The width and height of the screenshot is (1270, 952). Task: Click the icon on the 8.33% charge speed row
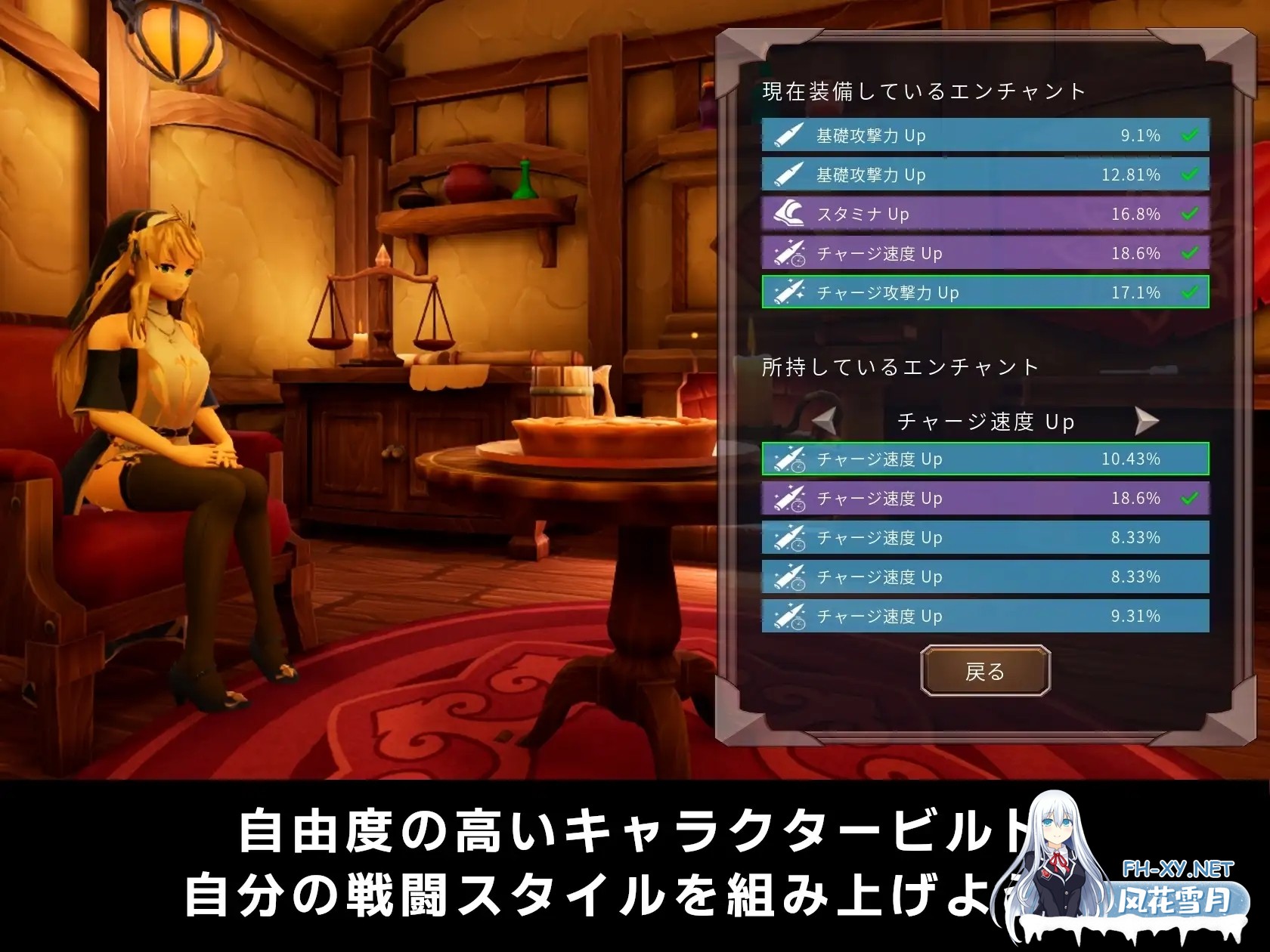coord(790,538)
